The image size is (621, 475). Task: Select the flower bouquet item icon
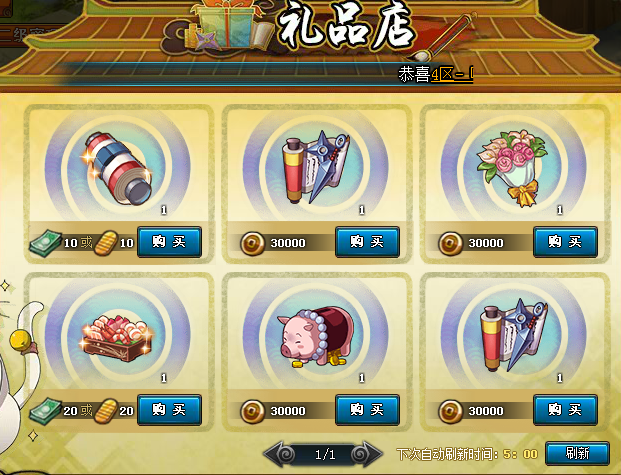514,166
